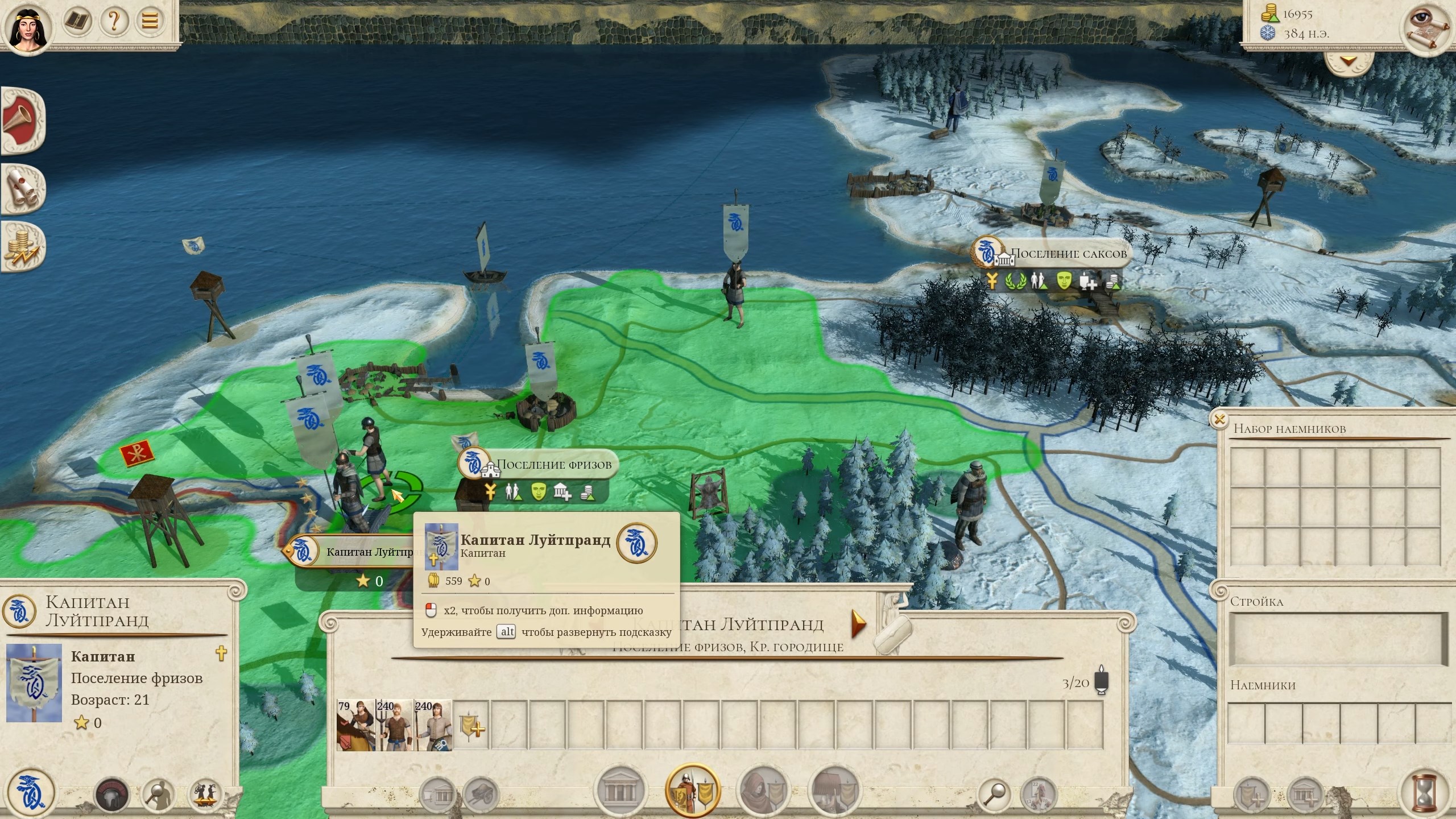Select the Frisian settlement label
Image resolution: width=1456 pixels, height=819 pixels.
click(554, 465)
